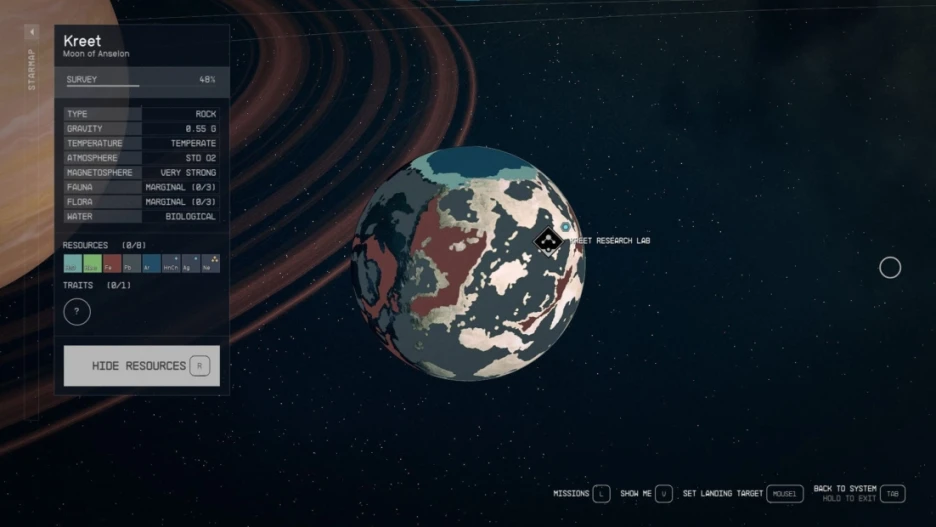Collapse the Starmap side panel arrow

click(x=31, y=33)
